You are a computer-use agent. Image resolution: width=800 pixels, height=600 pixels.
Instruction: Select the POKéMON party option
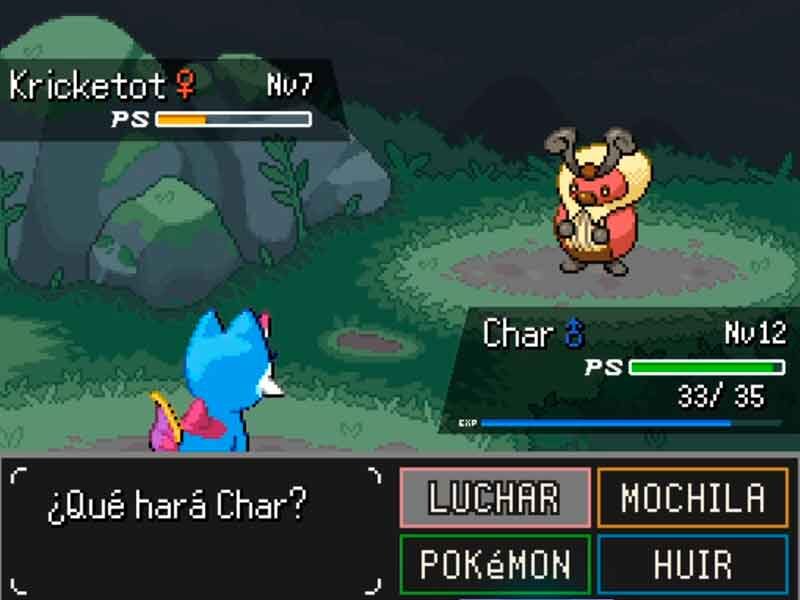pos(495,564)
